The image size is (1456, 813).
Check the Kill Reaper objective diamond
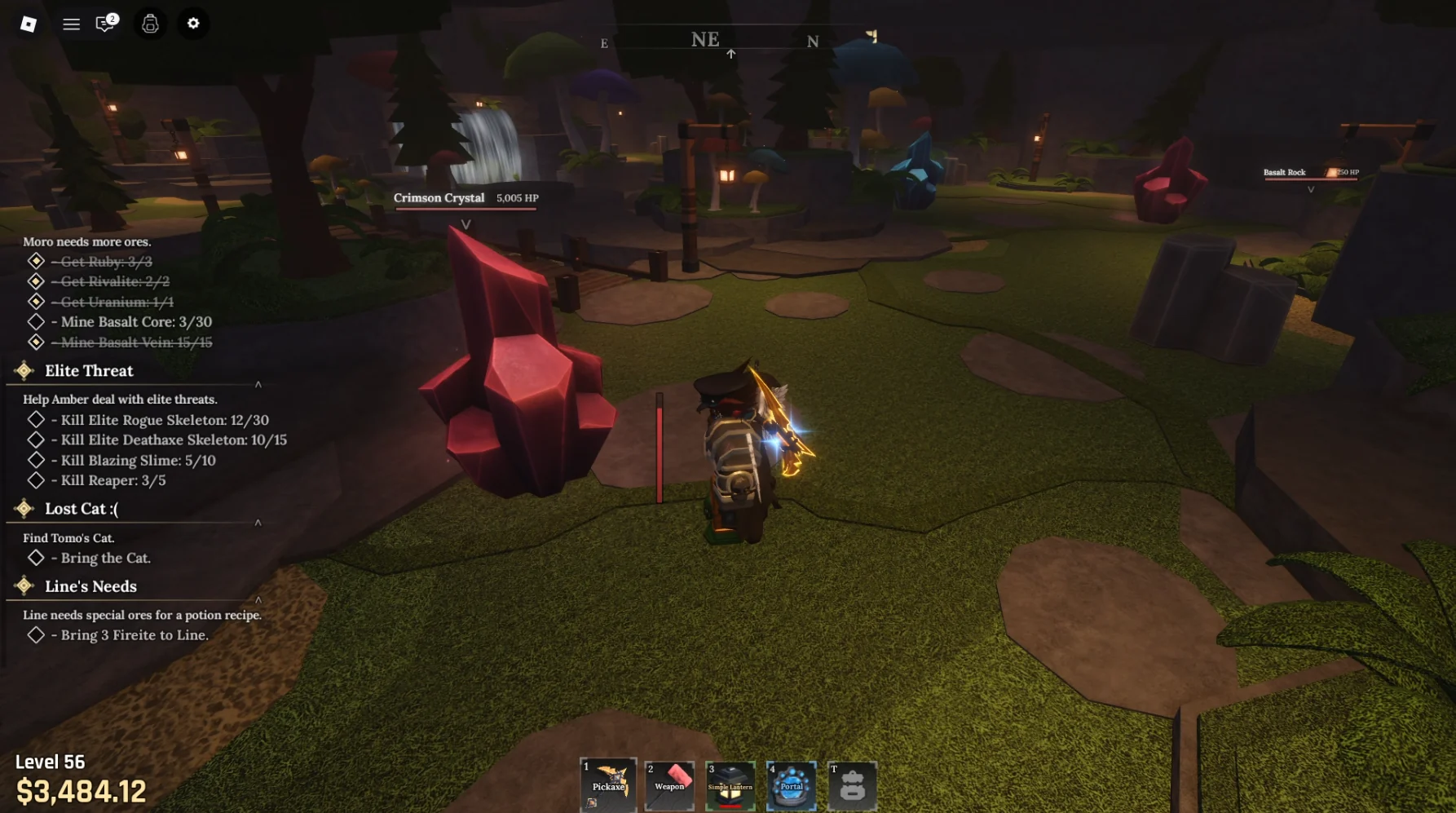[x=36, y=480]
